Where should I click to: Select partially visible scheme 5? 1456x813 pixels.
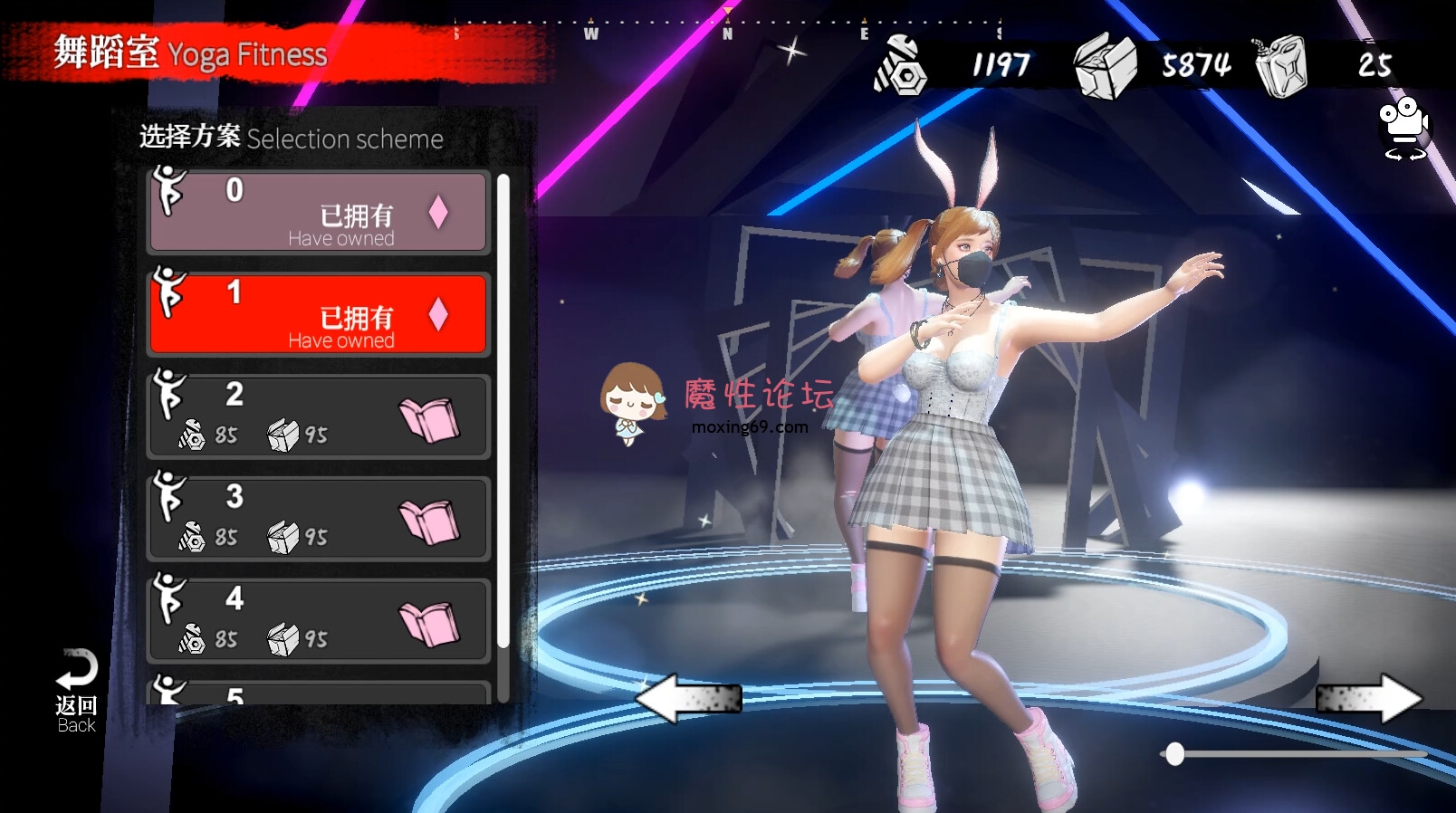coord(318,693)
